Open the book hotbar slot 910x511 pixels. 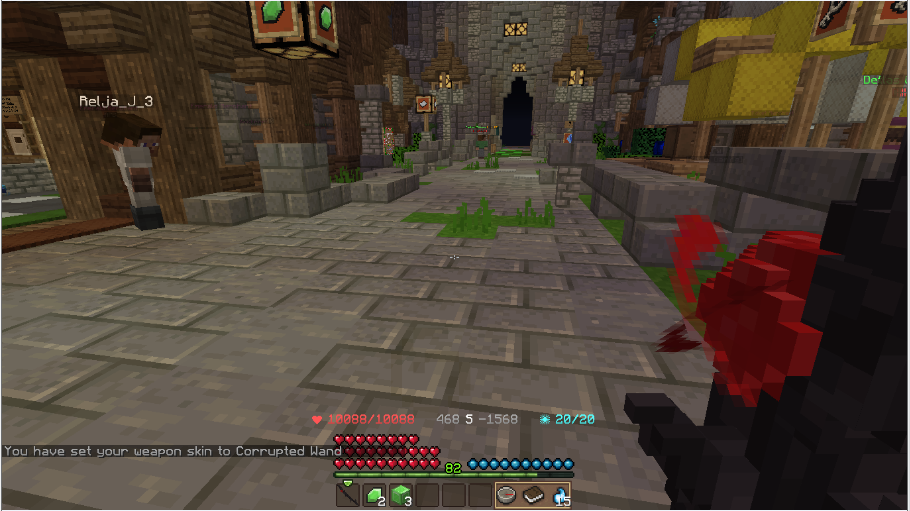(533, 495)
